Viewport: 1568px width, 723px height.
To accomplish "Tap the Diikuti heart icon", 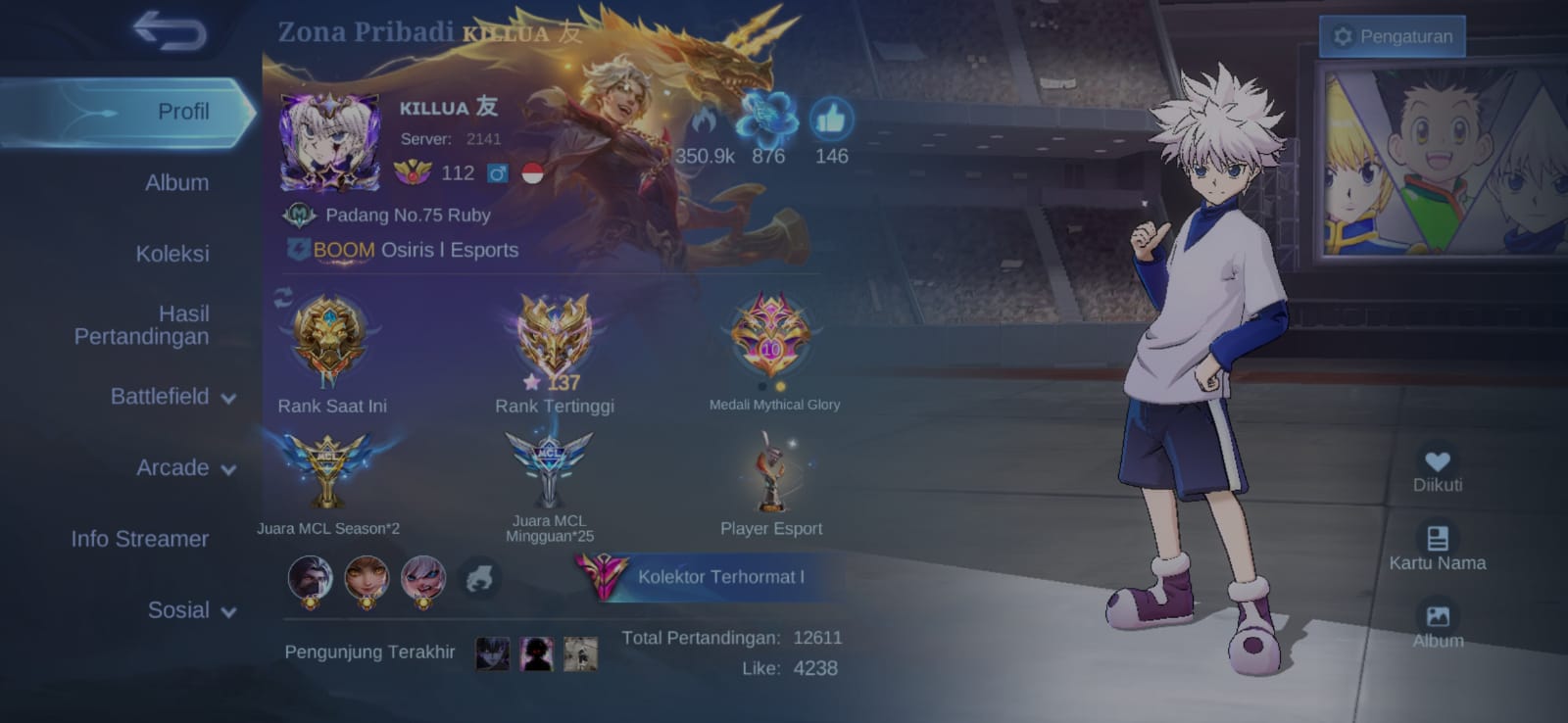I will pyautogui.click(x=1437, y=462).
